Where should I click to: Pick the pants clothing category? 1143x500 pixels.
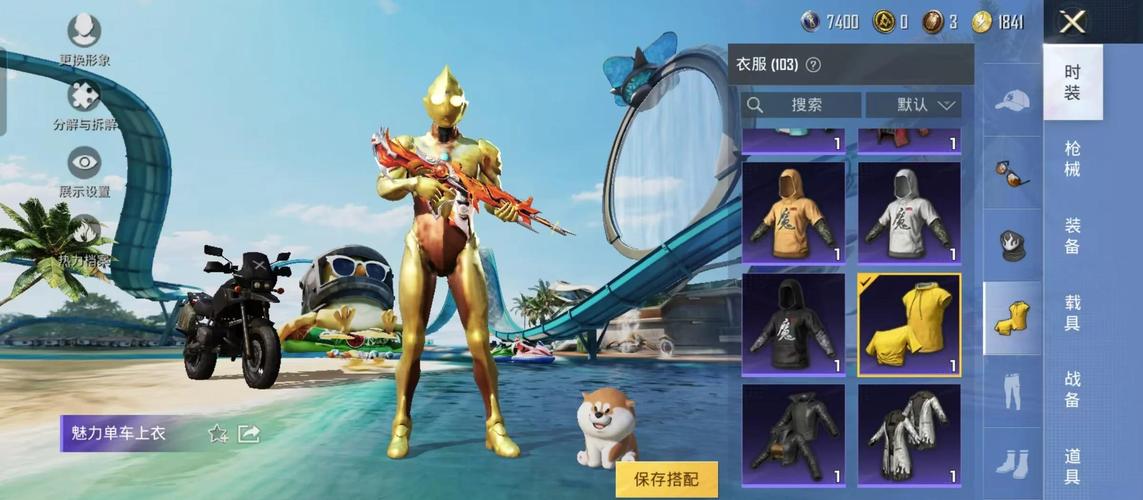(x=1012, y=389)
